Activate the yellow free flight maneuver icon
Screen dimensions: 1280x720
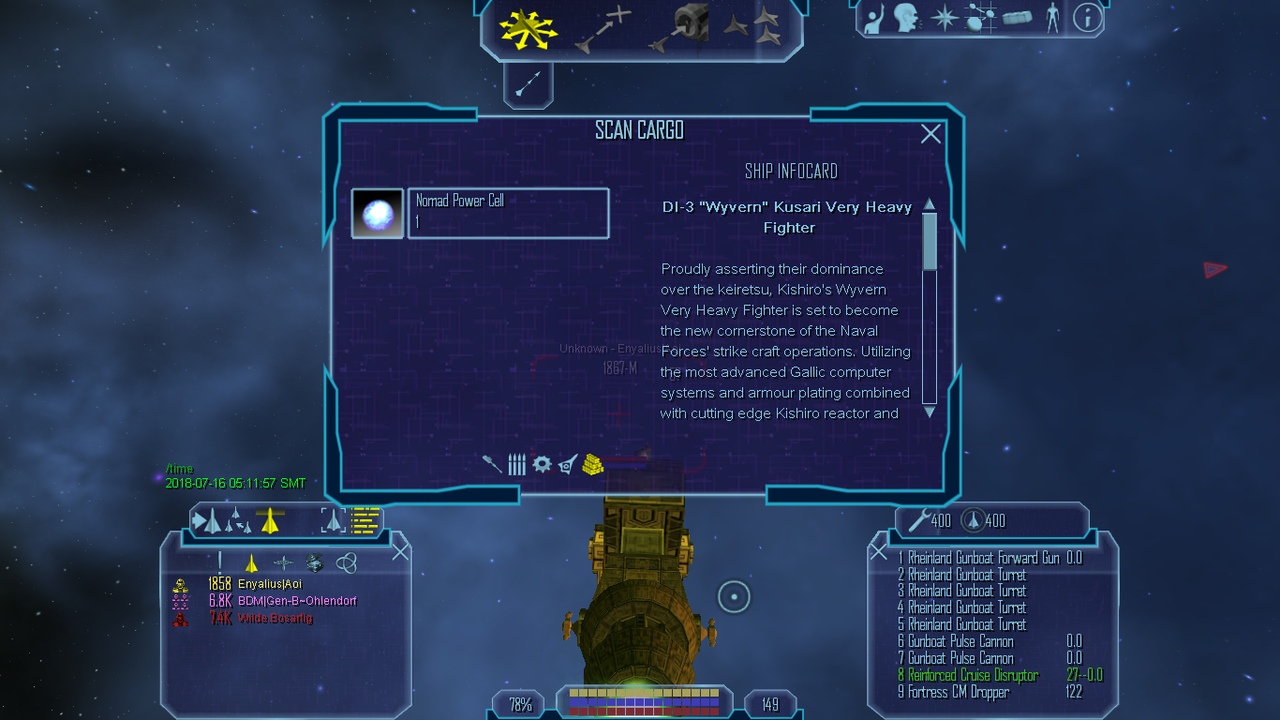click(x=528, y=30)
